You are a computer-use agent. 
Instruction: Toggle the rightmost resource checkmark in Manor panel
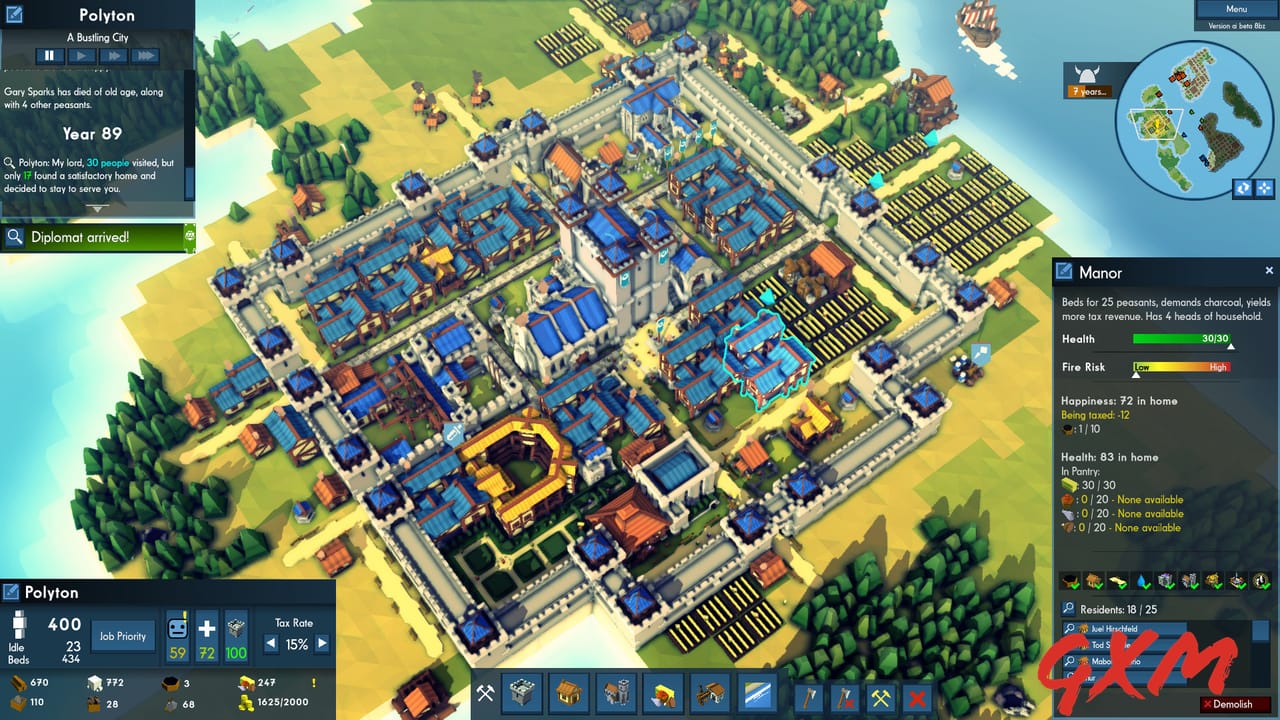tap(1261, 578)
